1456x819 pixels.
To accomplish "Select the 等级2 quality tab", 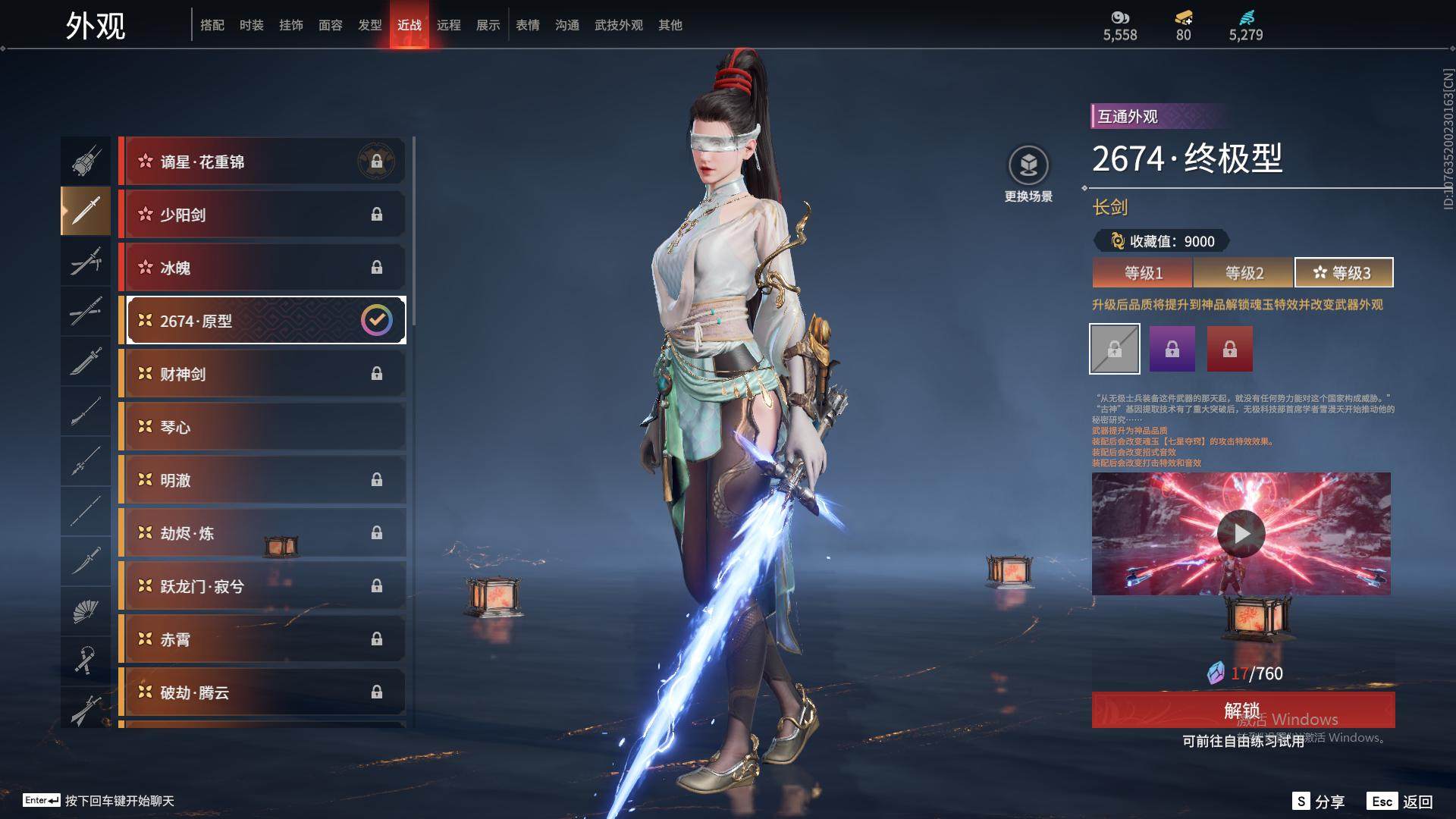I will click(1244, 273).
